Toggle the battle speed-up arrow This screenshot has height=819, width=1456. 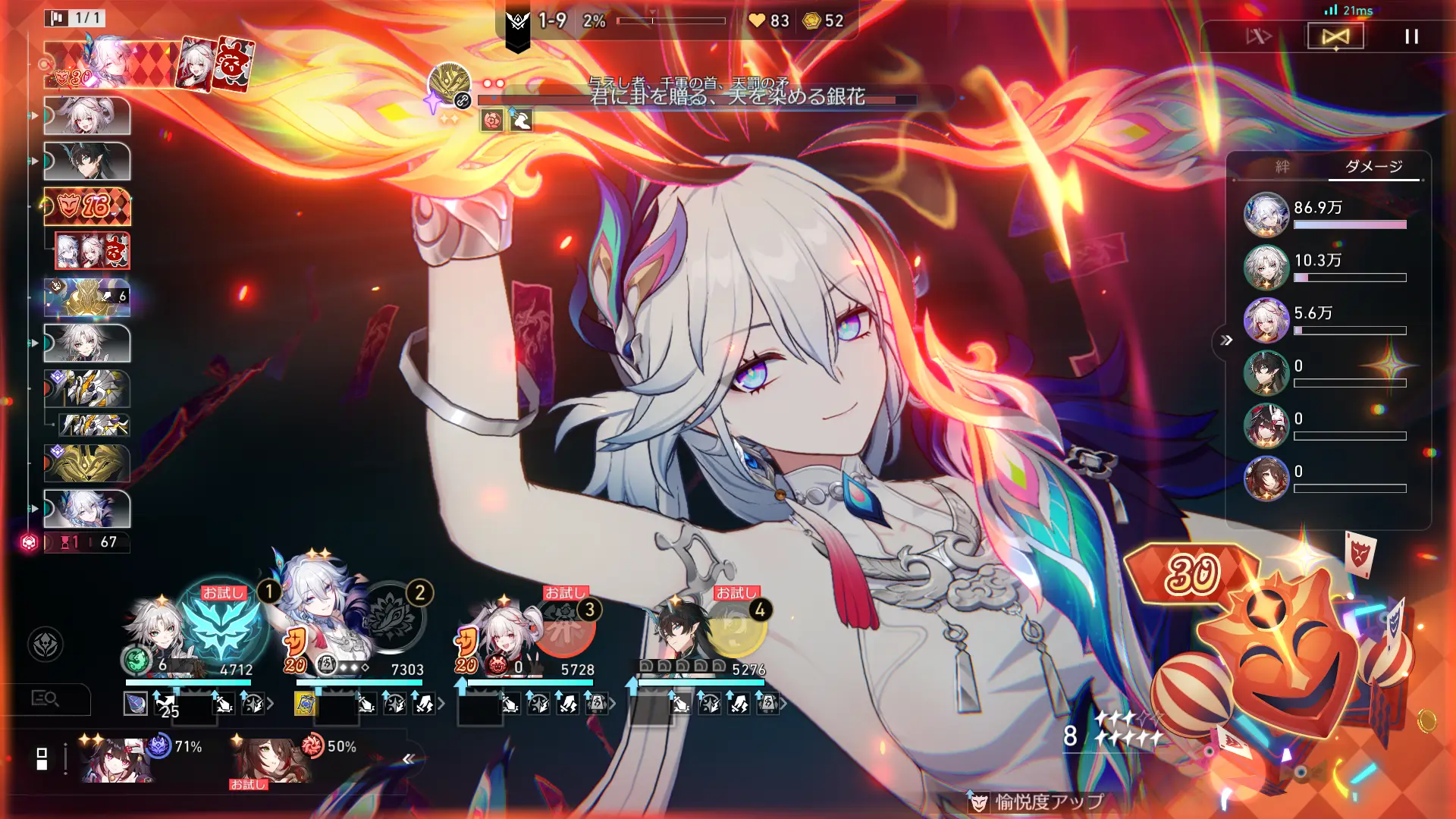pyautogui.click(x=1259, y=36)
